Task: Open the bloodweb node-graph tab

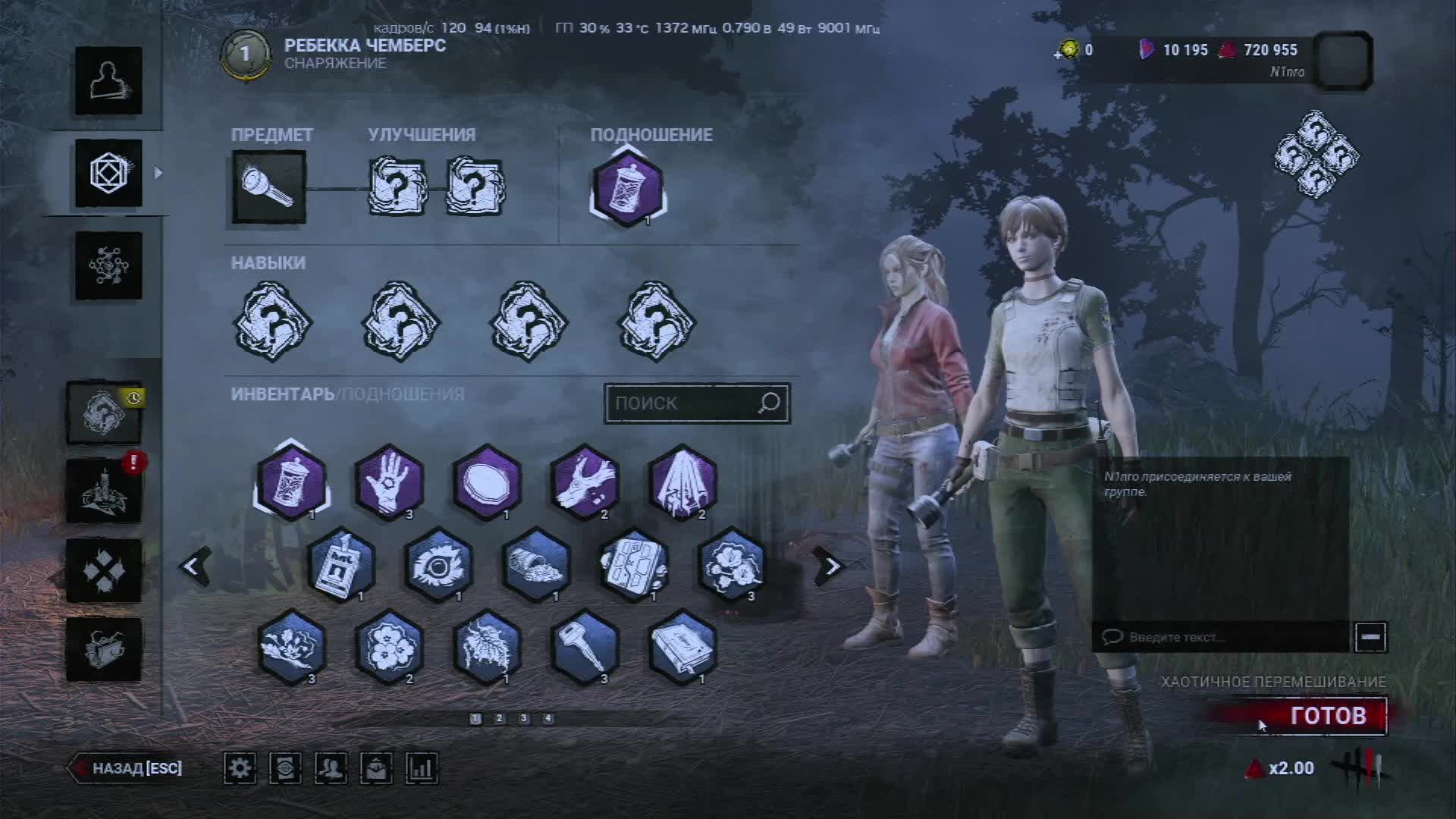Action: pyautogui.click(x=108, y=266)
